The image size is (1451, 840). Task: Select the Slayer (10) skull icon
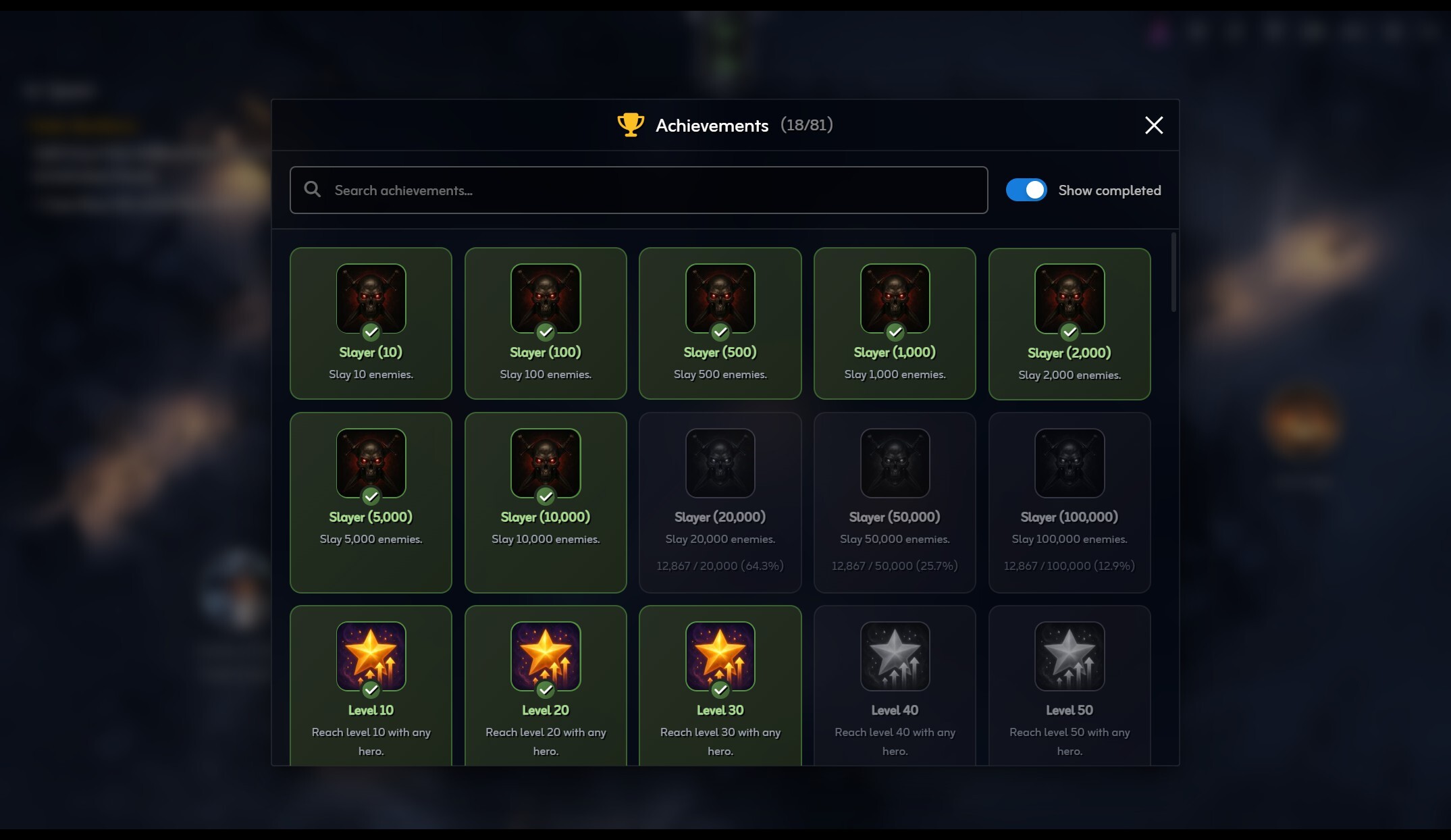pos(371,298)
